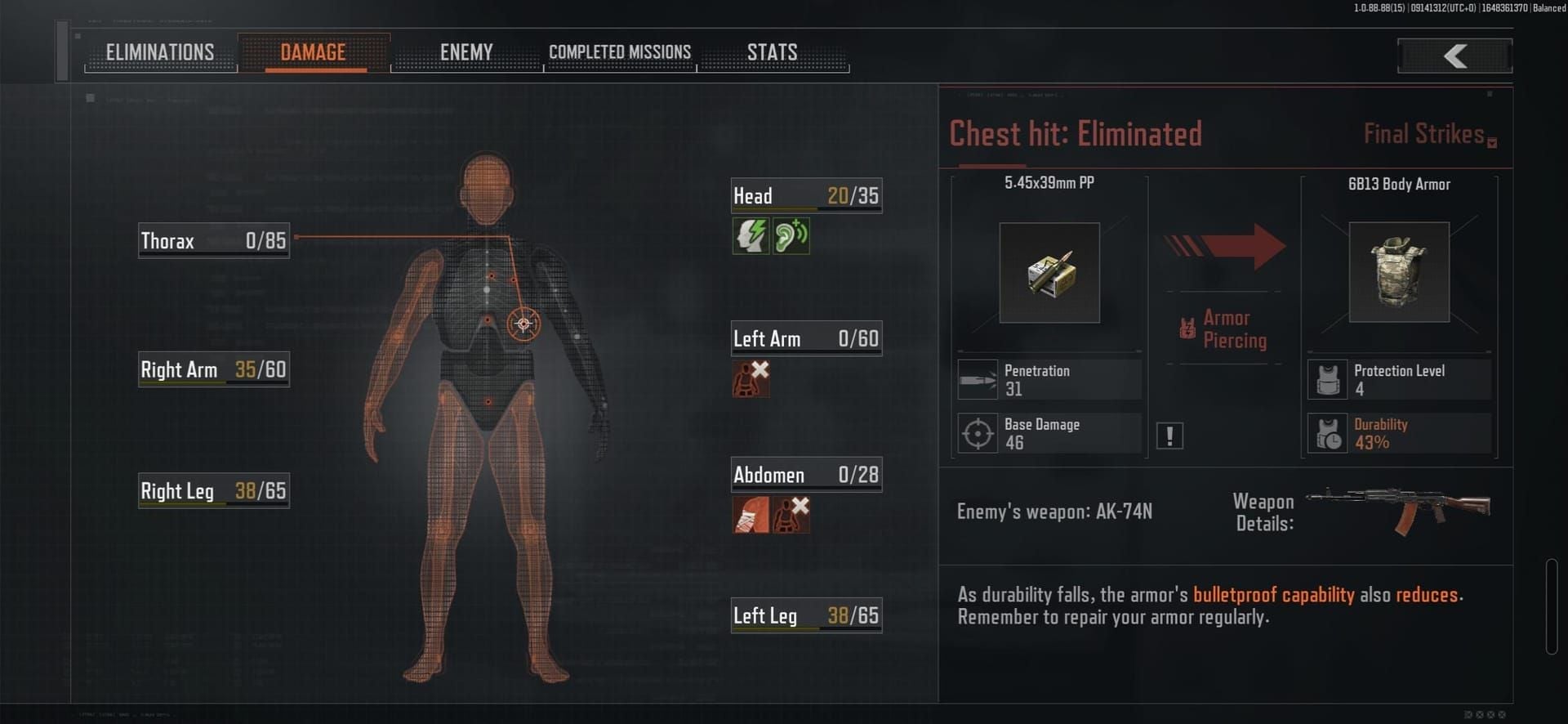The image size is (1568, 724).
Task: Toggle the Thorax damage entry
Action: (x=213, y=239)
